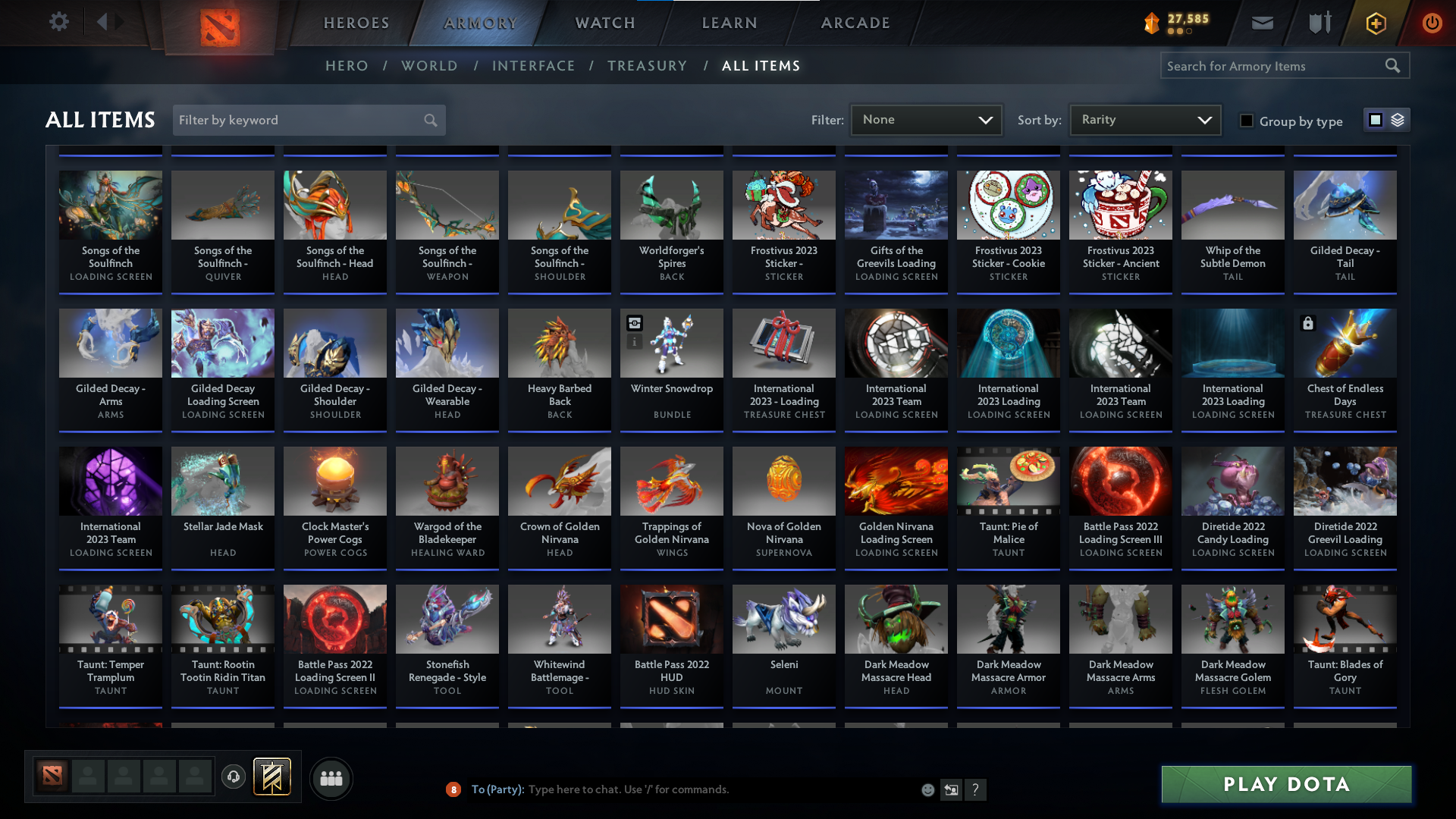Image resolution: width=1456 pixels, height=819 pixels.
Task: Click the orange power button icon
Action: 1432,23
